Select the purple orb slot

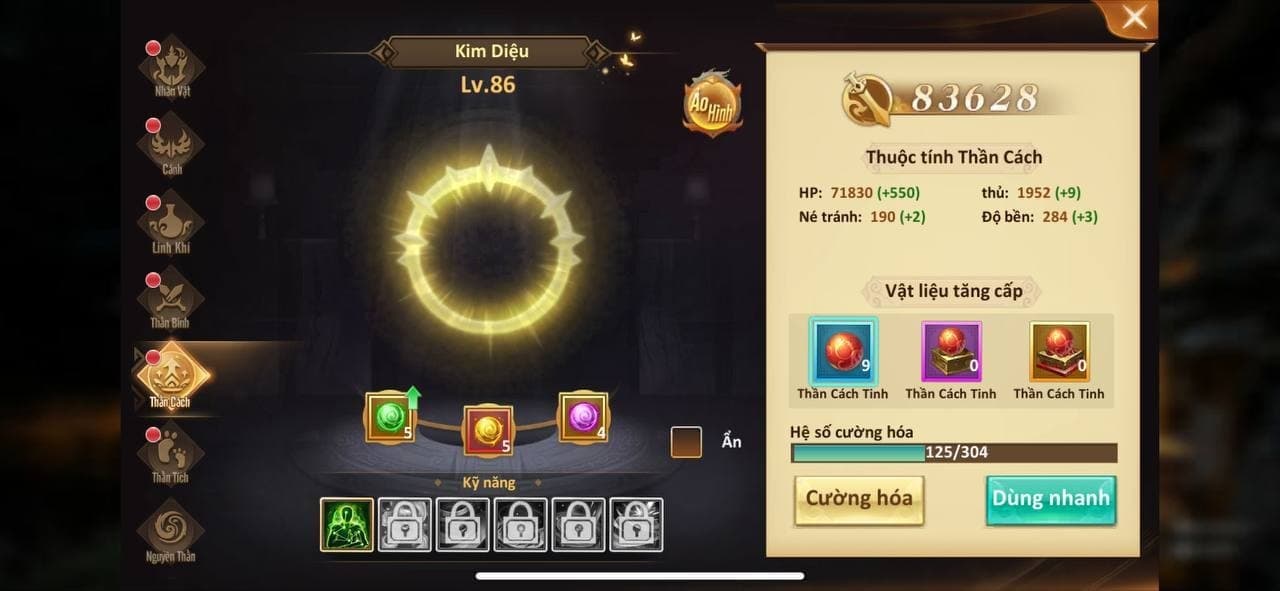583,418
